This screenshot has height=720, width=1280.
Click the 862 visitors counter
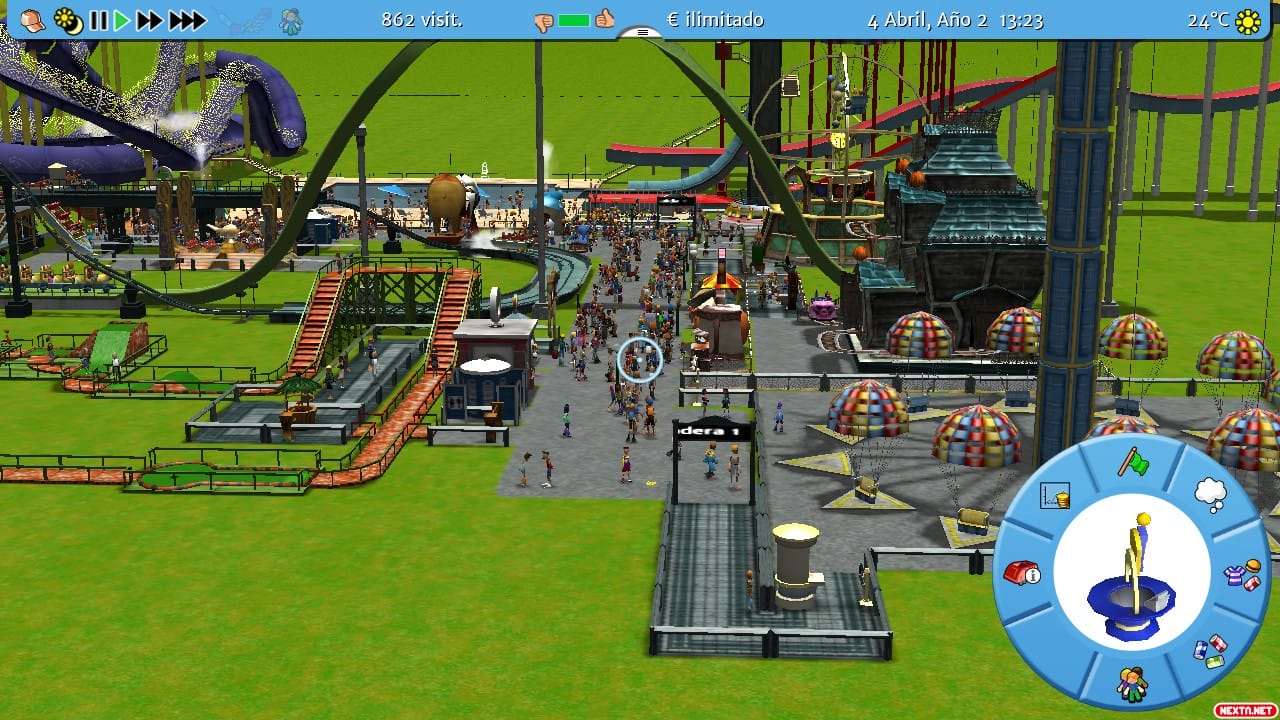421,18
